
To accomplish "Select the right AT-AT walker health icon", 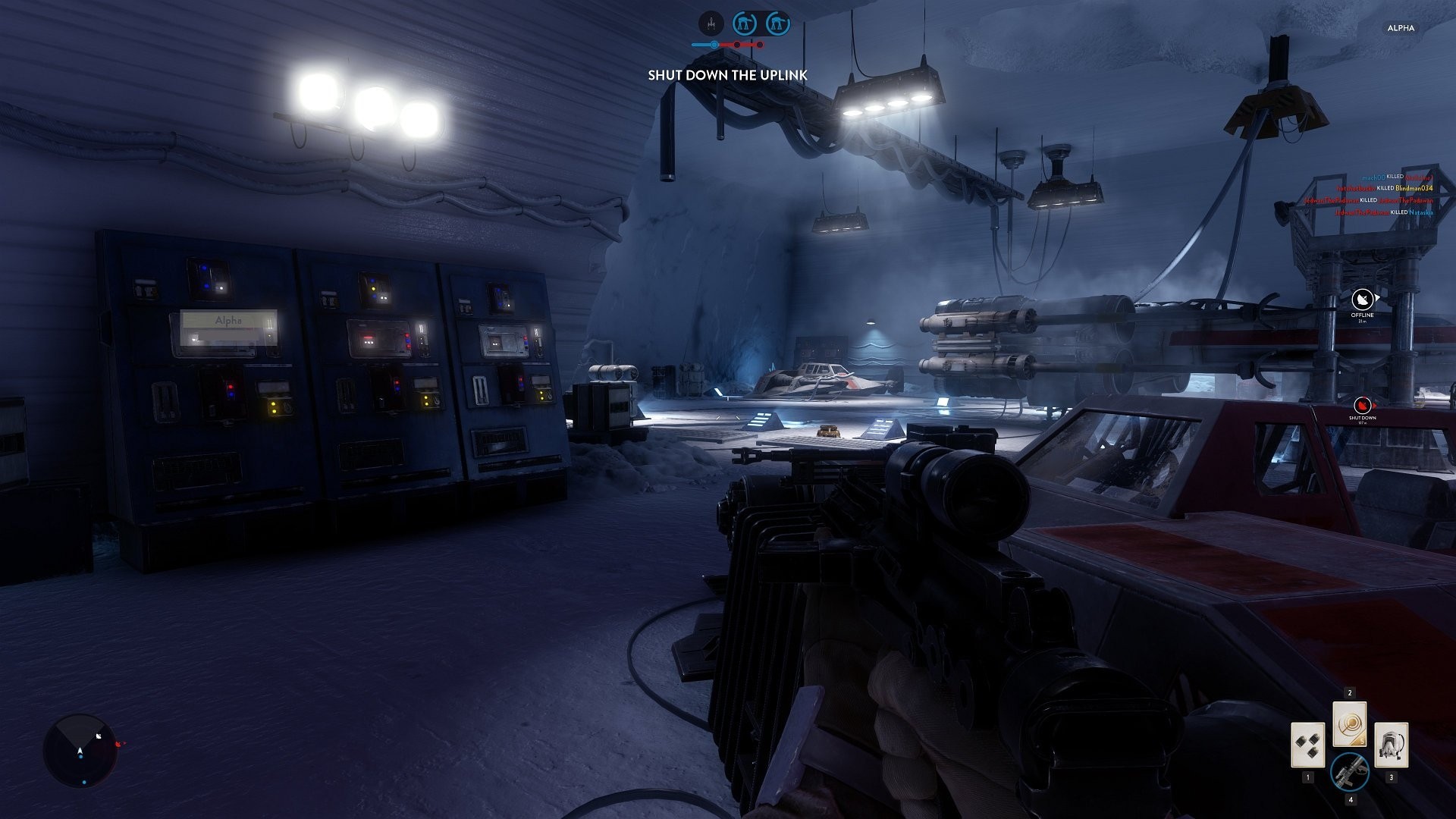I will (778, 24).
